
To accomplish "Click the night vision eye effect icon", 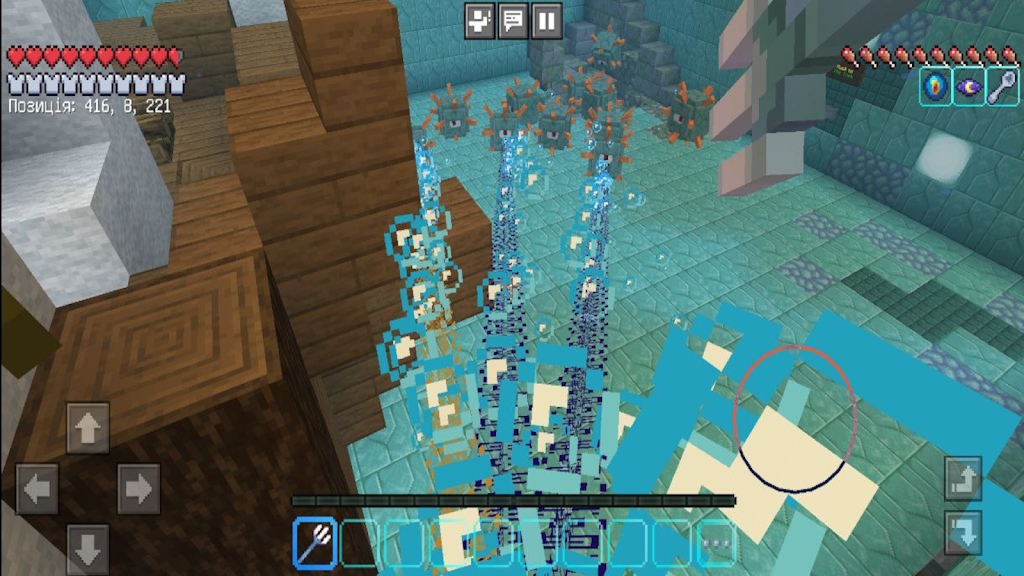I will pos(969,87).
